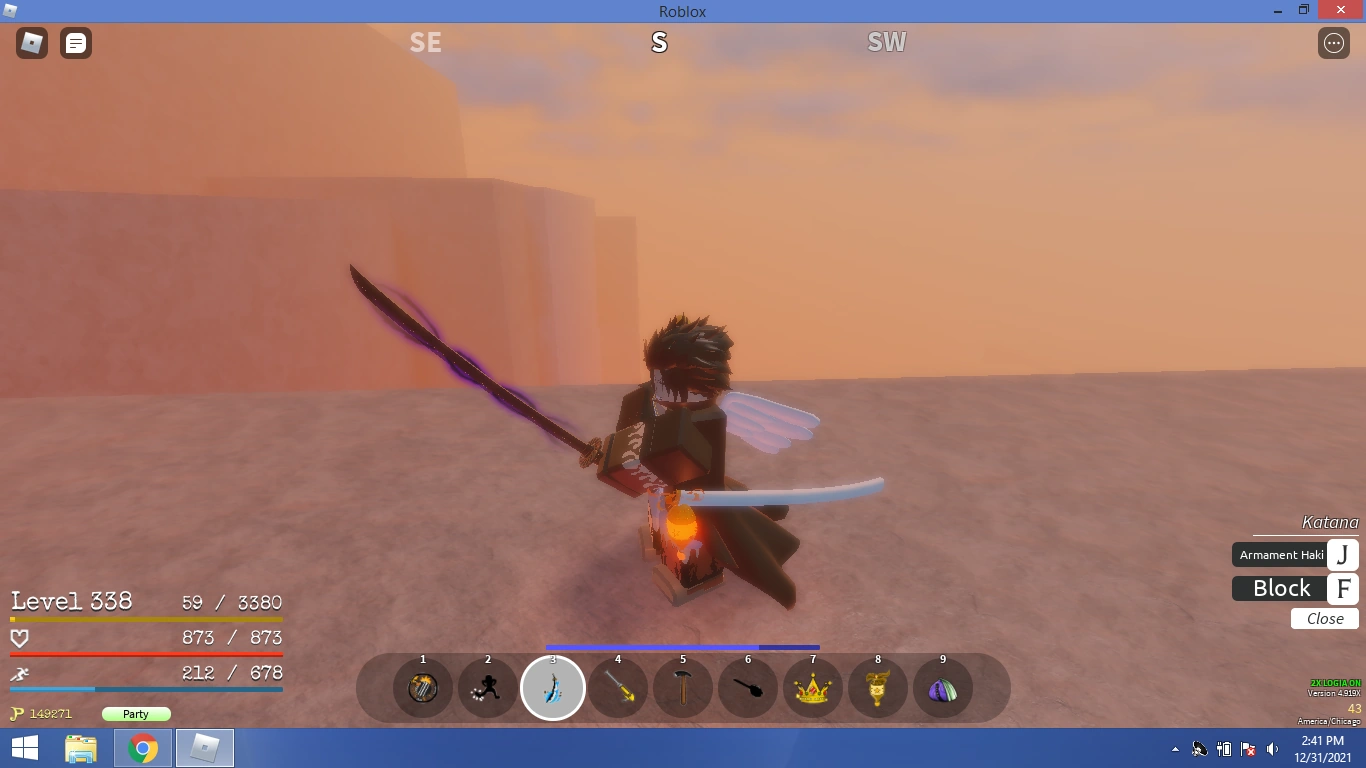
Task: Click the money counter showing 149271
Action: [46, 714]
